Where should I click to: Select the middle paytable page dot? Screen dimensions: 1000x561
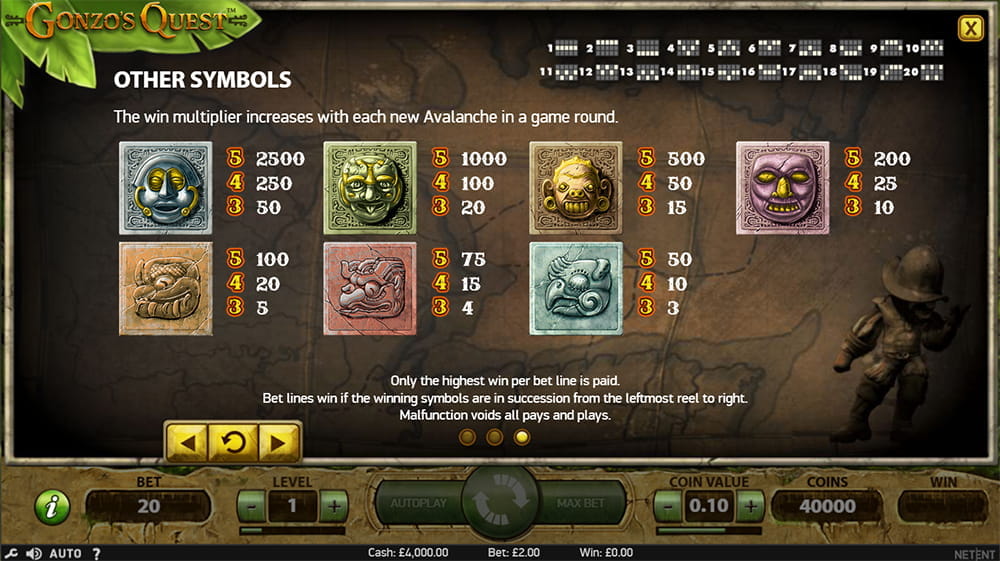pyautogui.click(x=494, y=437)
